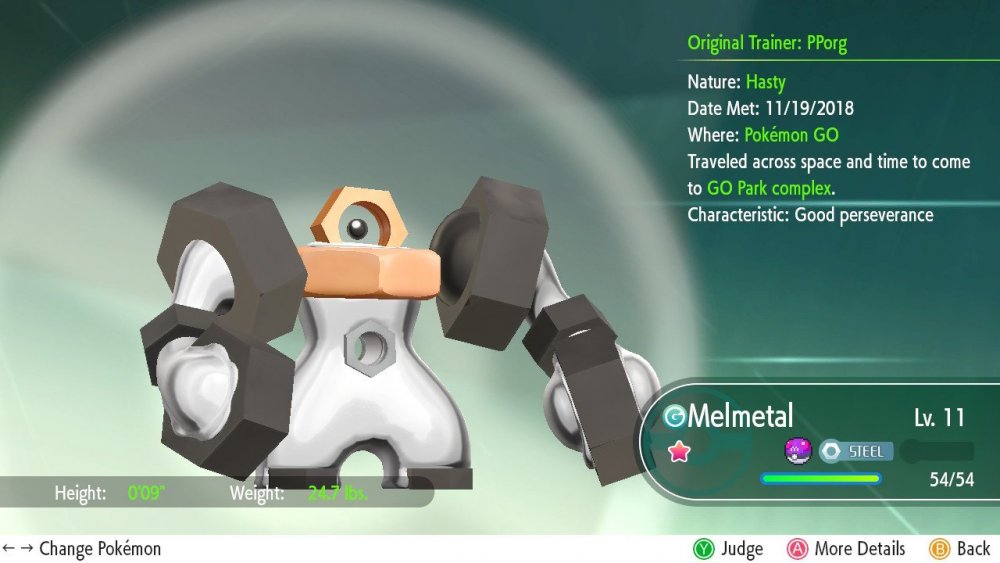The image size is (1000, 563).
Task: Show More Details for Melmetal
Action: [x=846, y=549]
